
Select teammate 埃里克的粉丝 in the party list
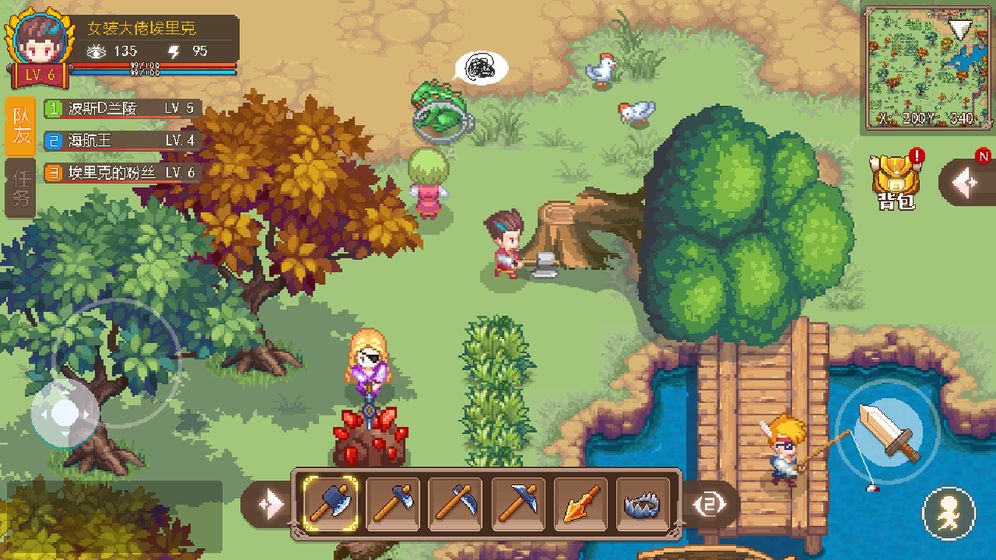(120, 173)
